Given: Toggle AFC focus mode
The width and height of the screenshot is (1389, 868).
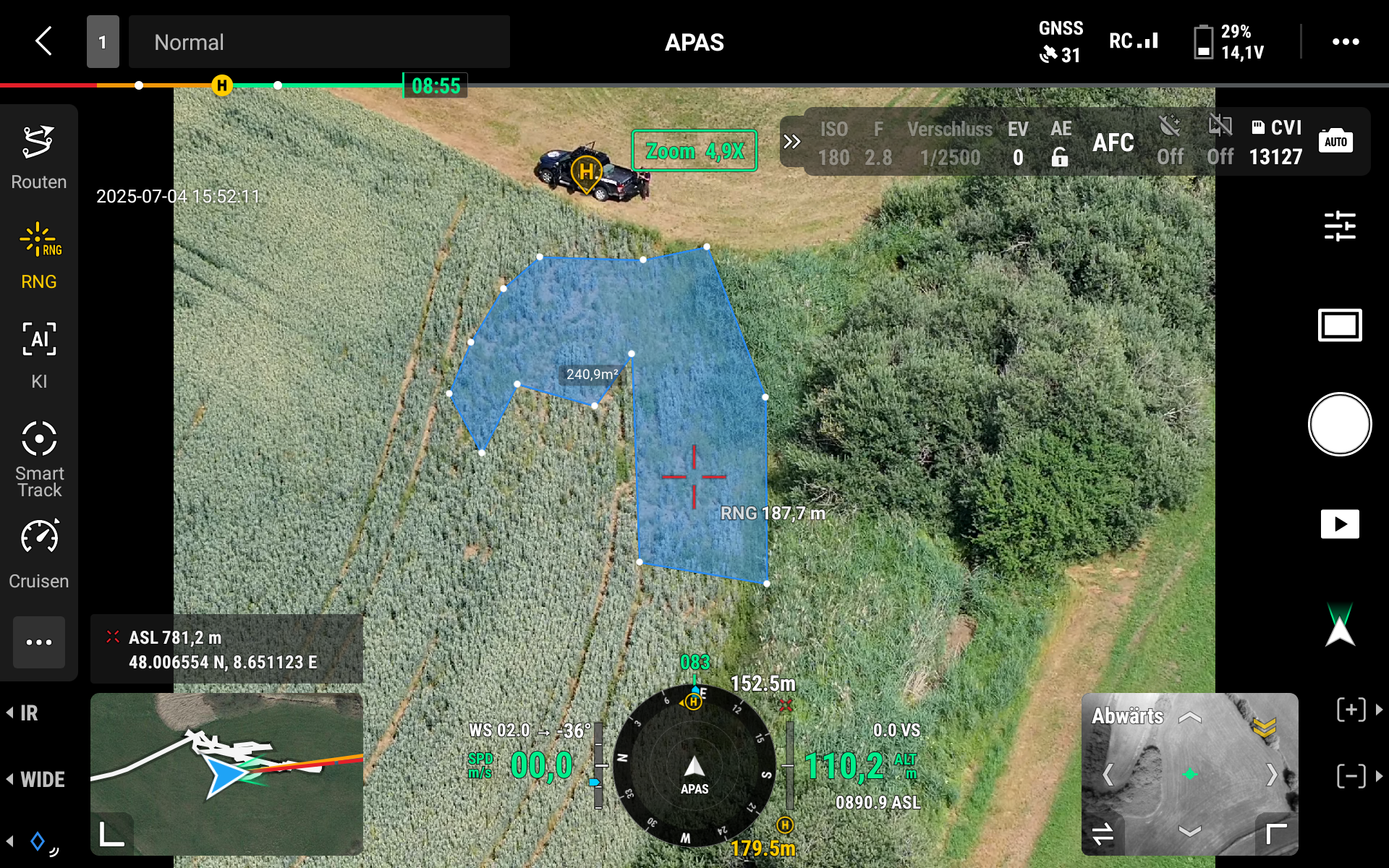Looking at the screenshot, I should (x=1113, y=142).
